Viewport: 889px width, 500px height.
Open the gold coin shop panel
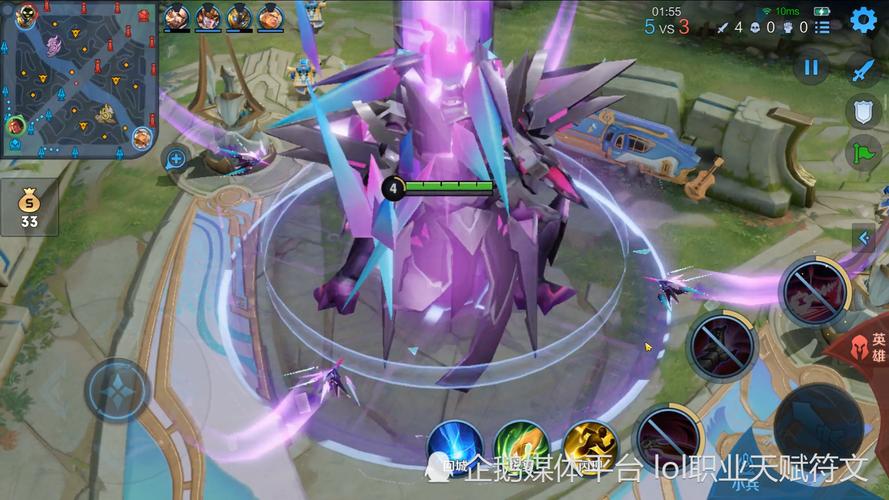[x=29, y=204]
